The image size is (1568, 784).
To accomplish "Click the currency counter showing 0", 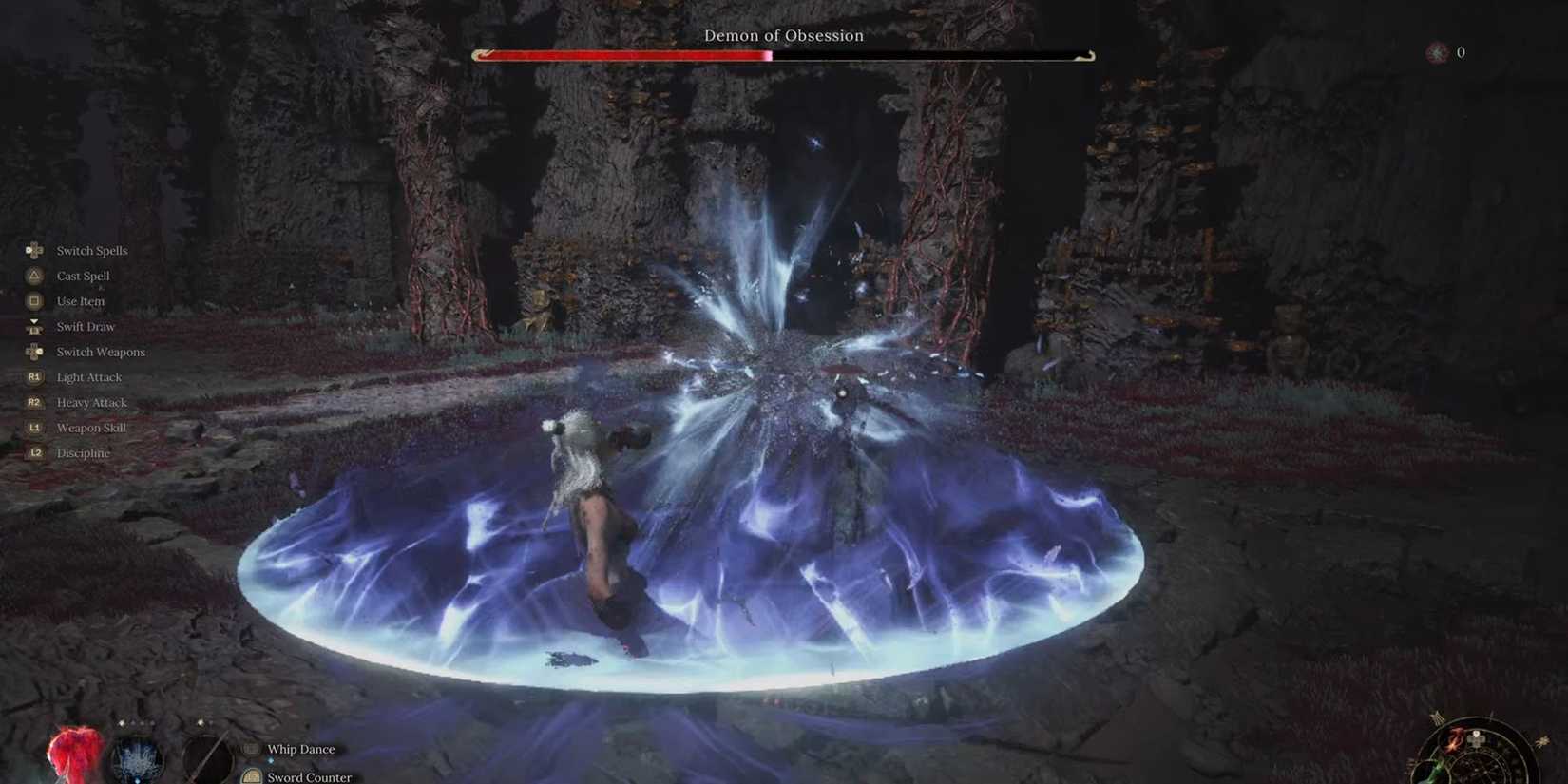I will (x=1460, y=53).
